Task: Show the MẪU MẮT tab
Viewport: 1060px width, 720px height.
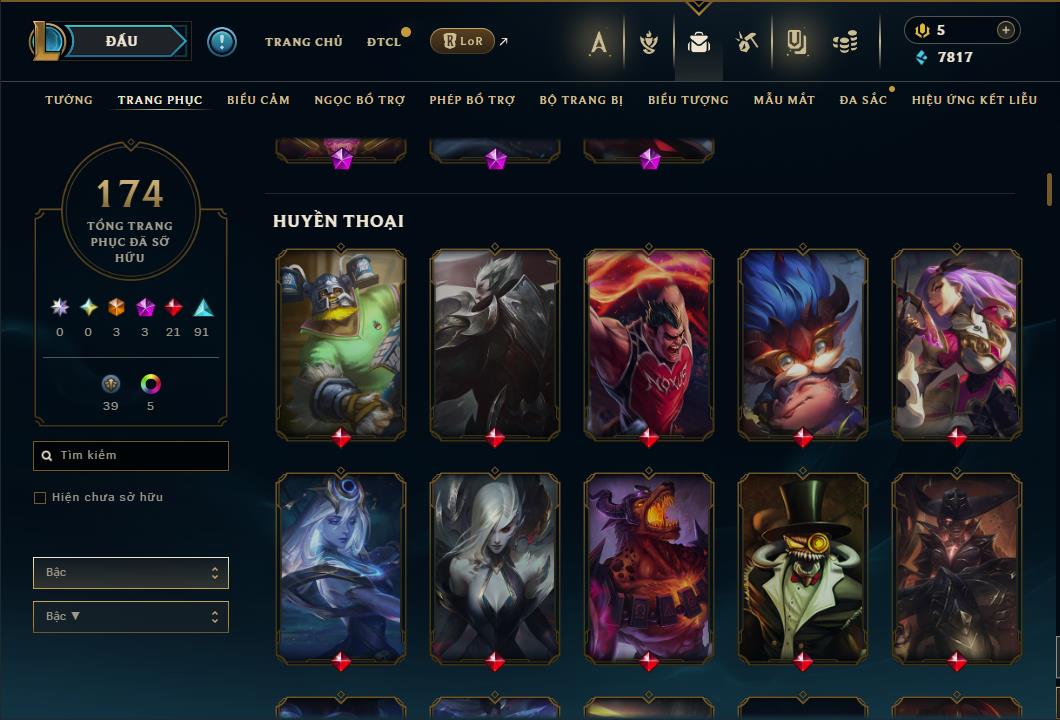Action: [784, 100]
